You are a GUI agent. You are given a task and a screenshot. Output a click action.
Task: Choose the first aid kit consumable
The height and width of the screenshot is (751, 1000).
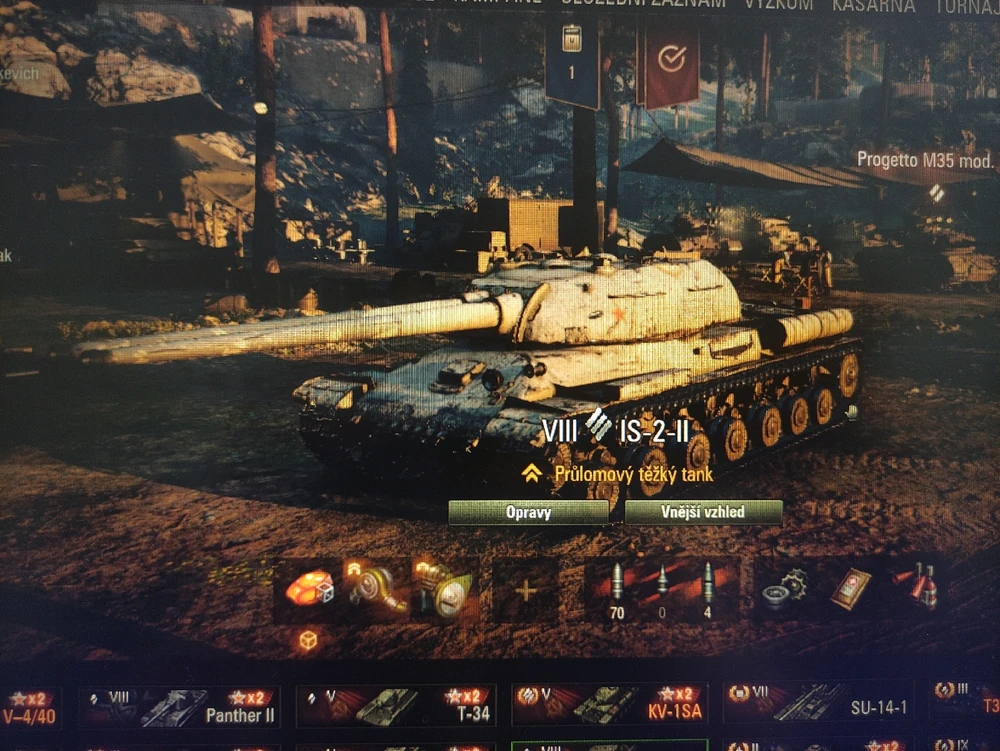(849, 588)
